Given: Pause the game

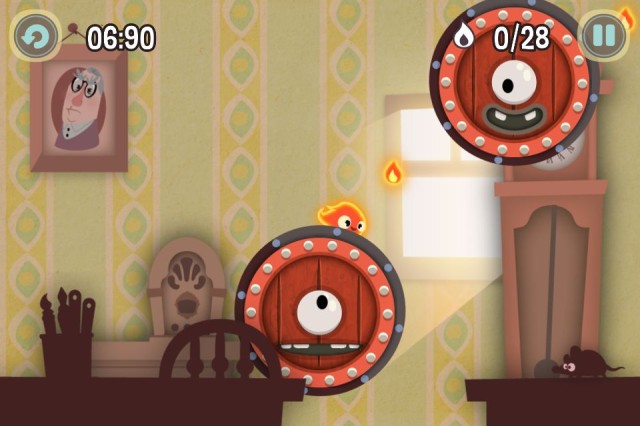Looking at the screenshot, I should click(x=604, y=37).
